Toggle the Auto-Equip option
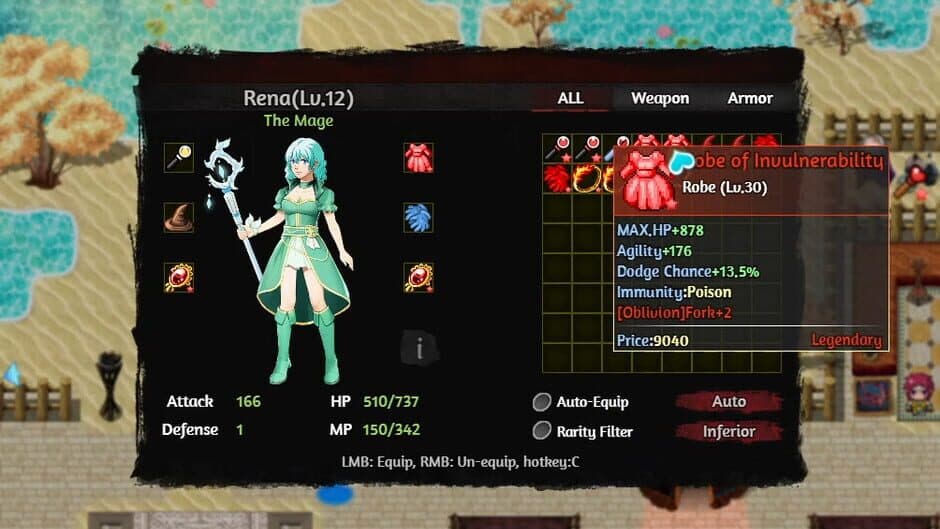 542,402
